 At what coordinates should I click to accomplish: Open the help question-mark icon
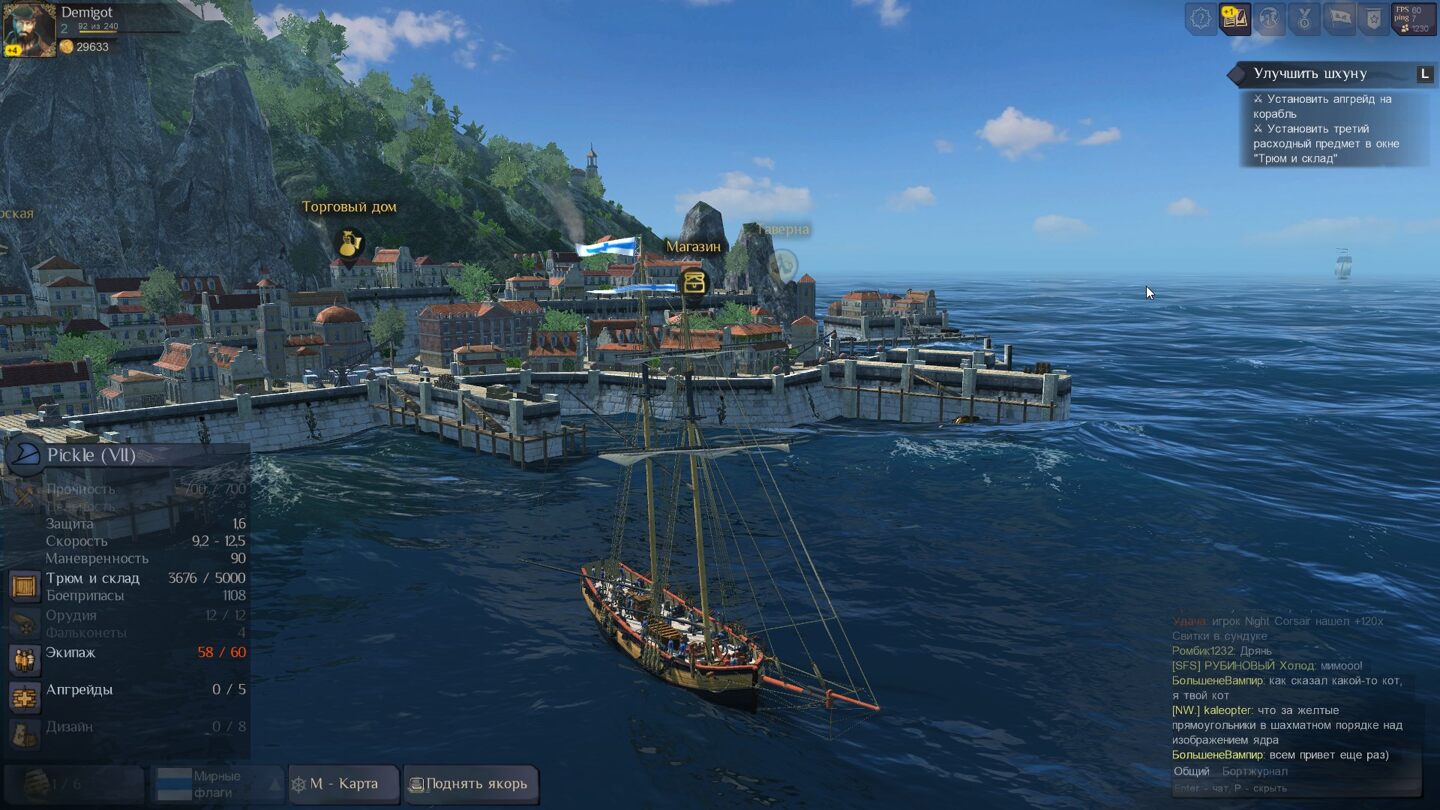point(1200,18)
